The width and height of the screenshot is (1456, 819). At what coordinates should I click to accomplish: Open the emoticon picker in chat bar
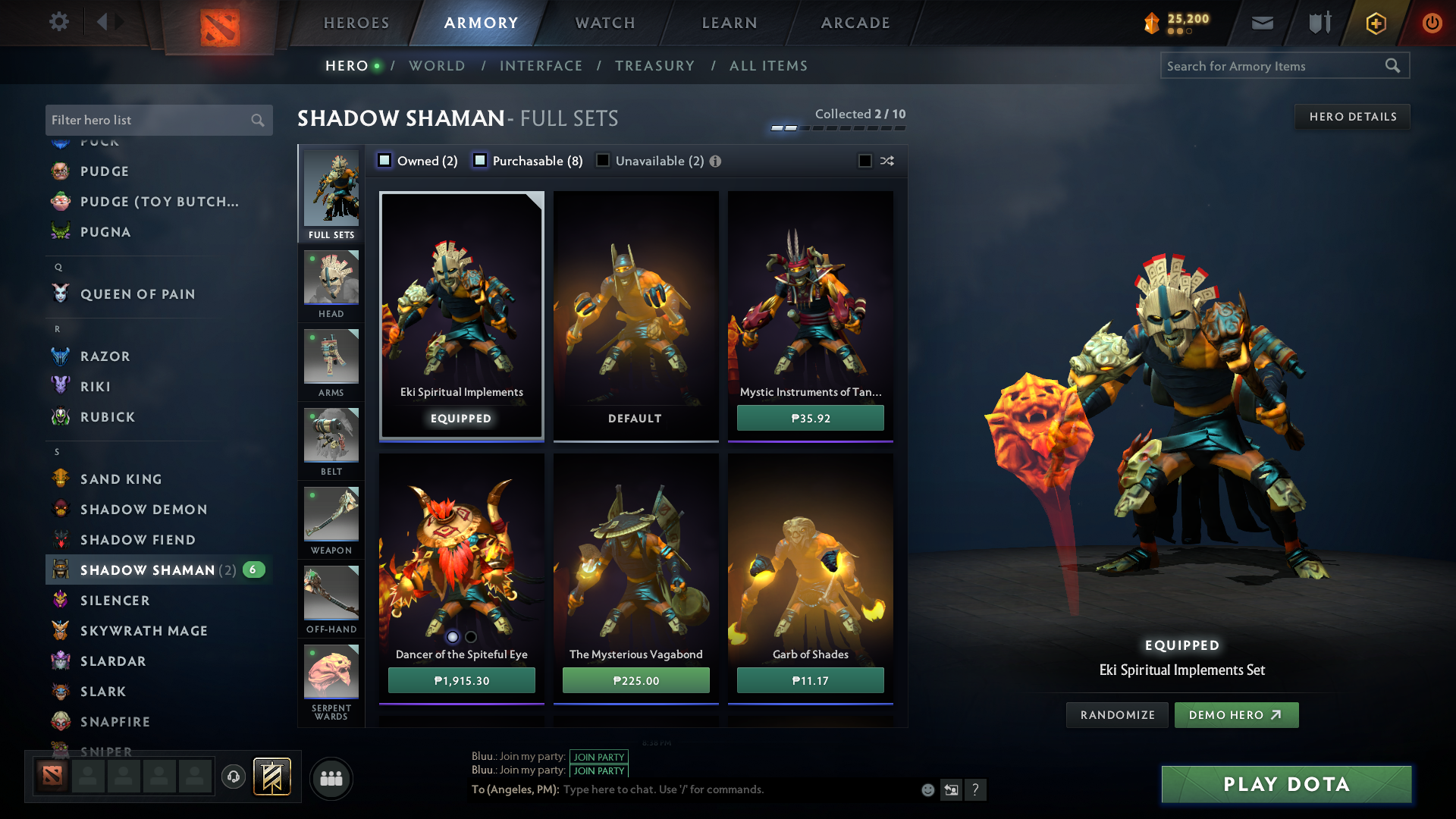click(927, 789)
